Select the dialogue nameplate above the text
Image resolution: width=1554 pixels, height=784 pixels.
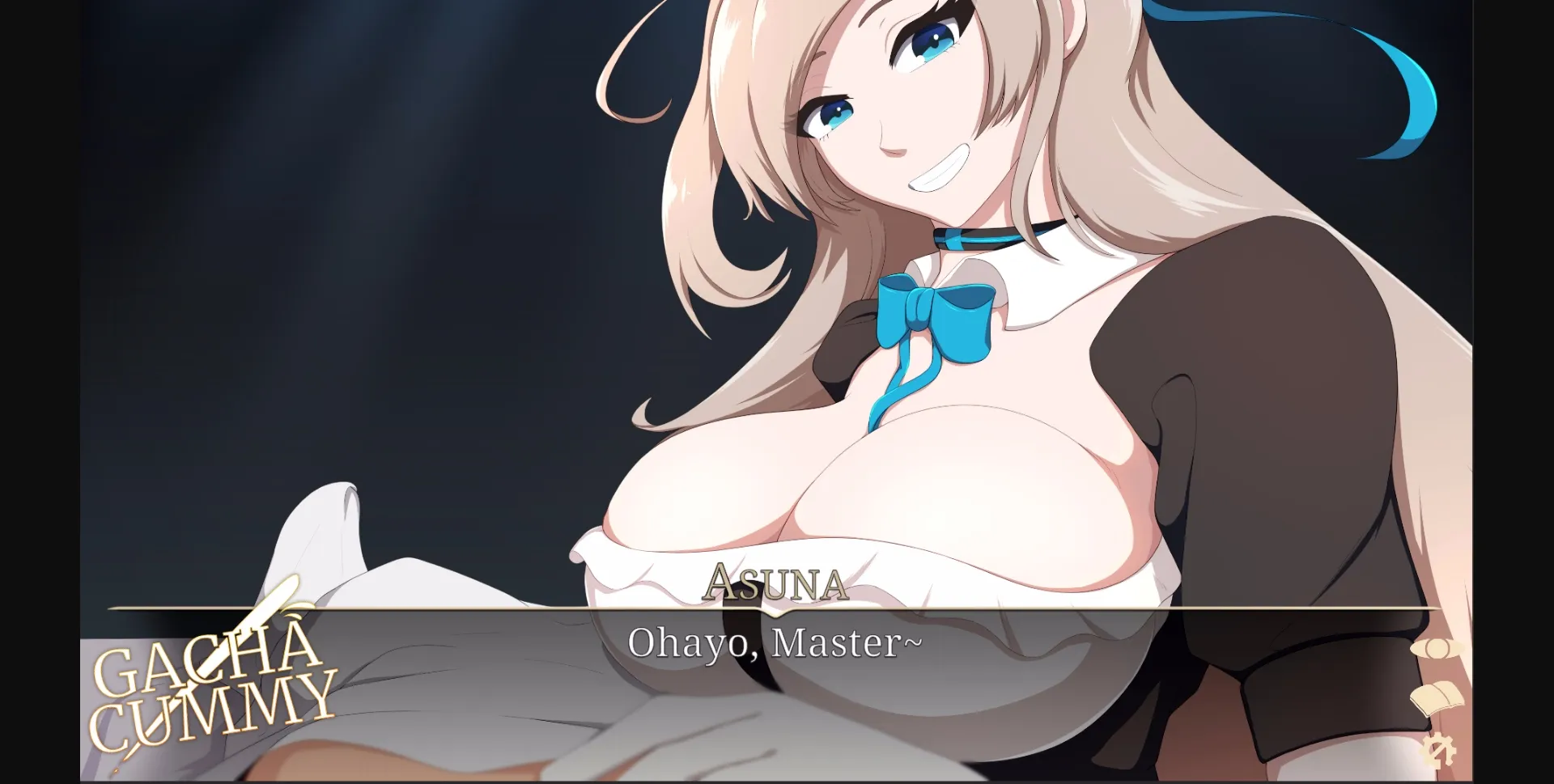click(775, 582)
